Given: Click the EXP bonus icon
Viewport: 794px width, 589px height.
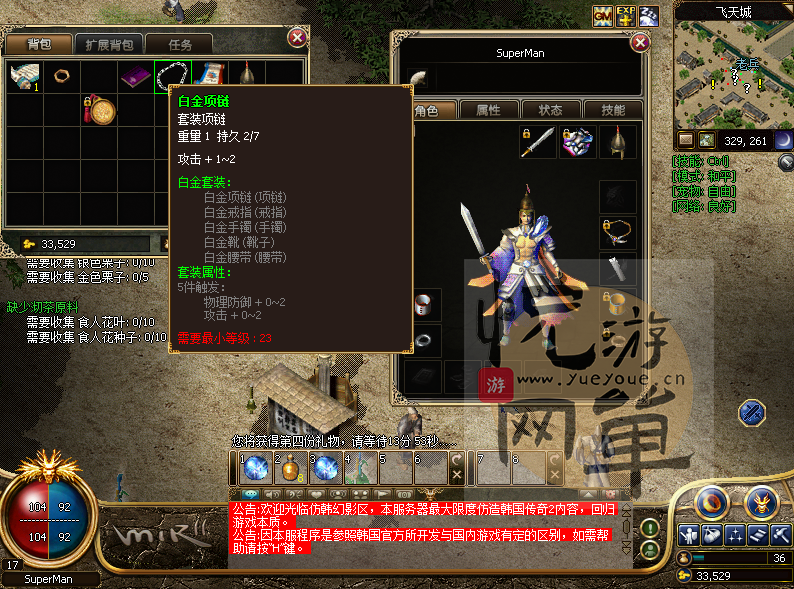Looking at the screenshot, I should click(626, 15).
